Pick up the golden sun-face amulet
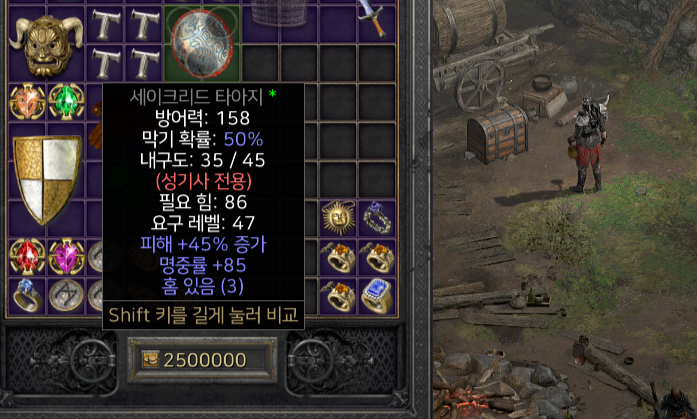 point(338,217)
